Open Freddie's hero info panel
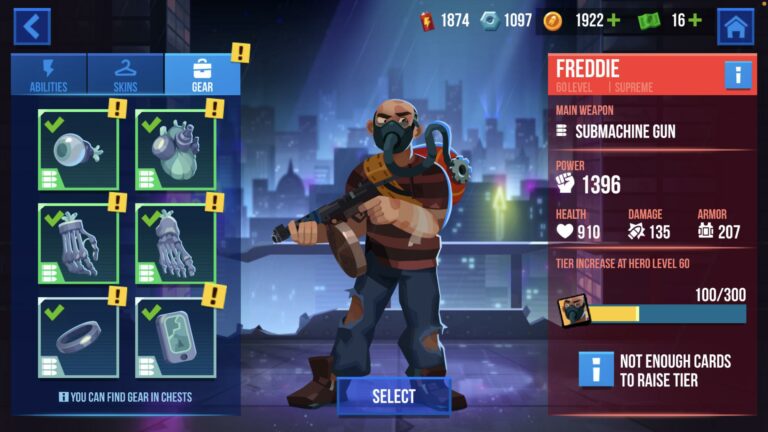Viewport: 768px width, 432px height. click(x=738, y=75)
